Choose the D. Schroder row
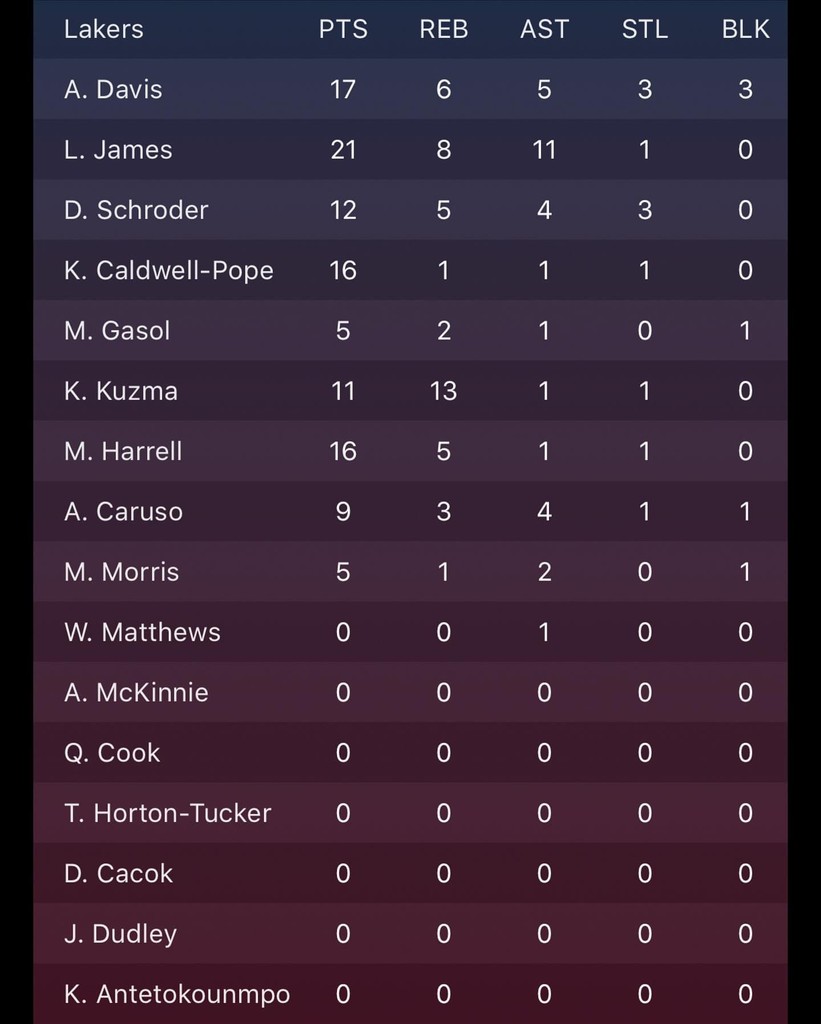This screenshot has height=1024, width=821. click(136, 210)
